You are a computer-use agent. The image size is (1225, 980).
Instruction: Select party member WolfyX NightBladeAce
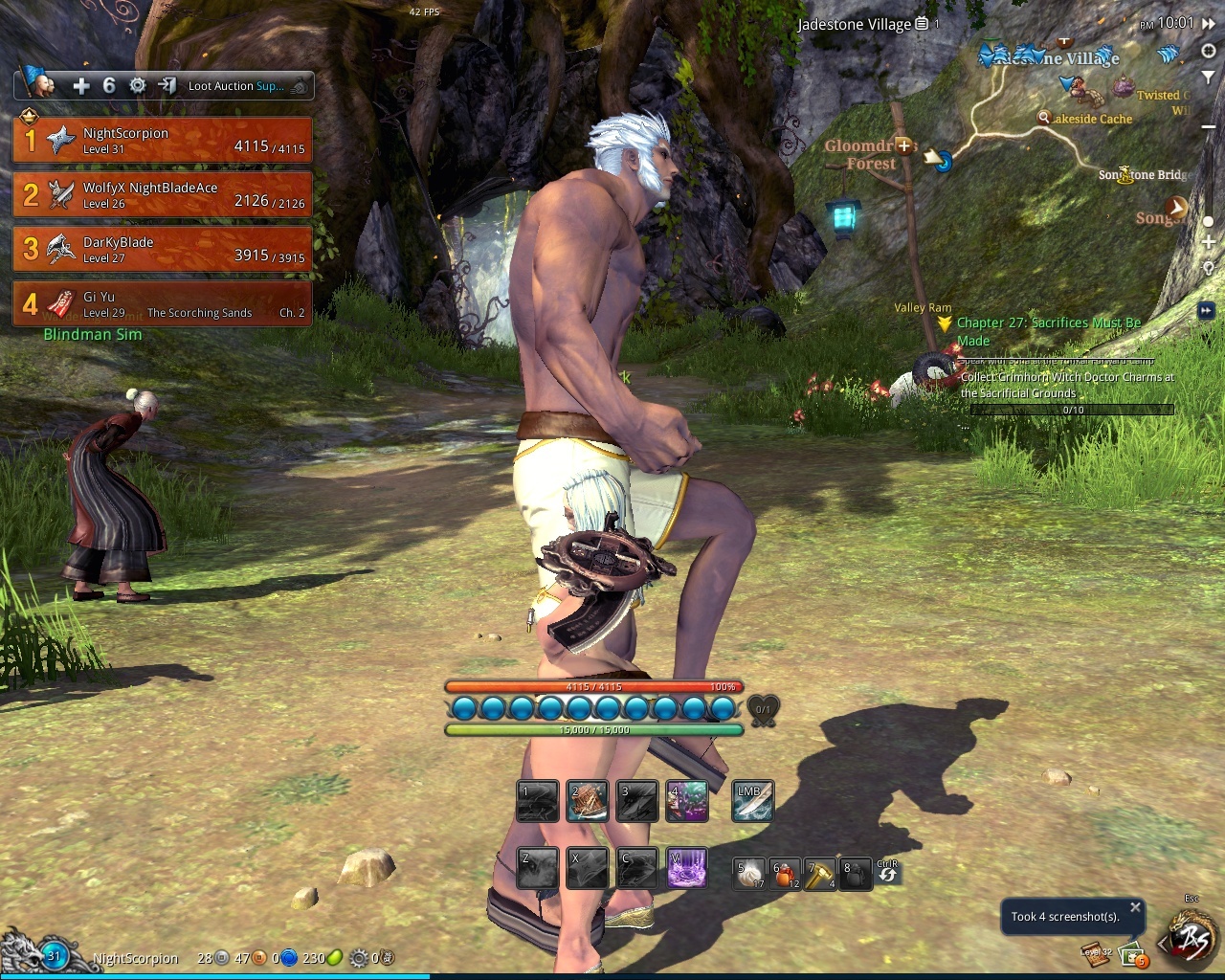(162, 194)
